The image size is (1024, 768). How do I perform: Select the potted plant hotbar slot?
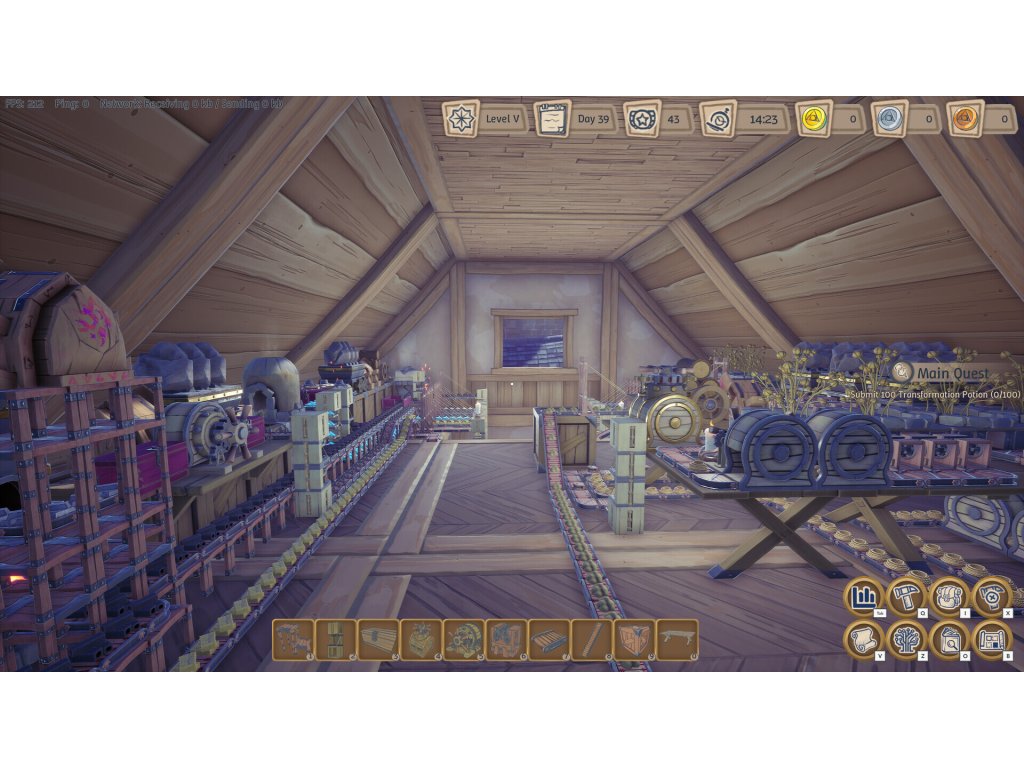421,640
